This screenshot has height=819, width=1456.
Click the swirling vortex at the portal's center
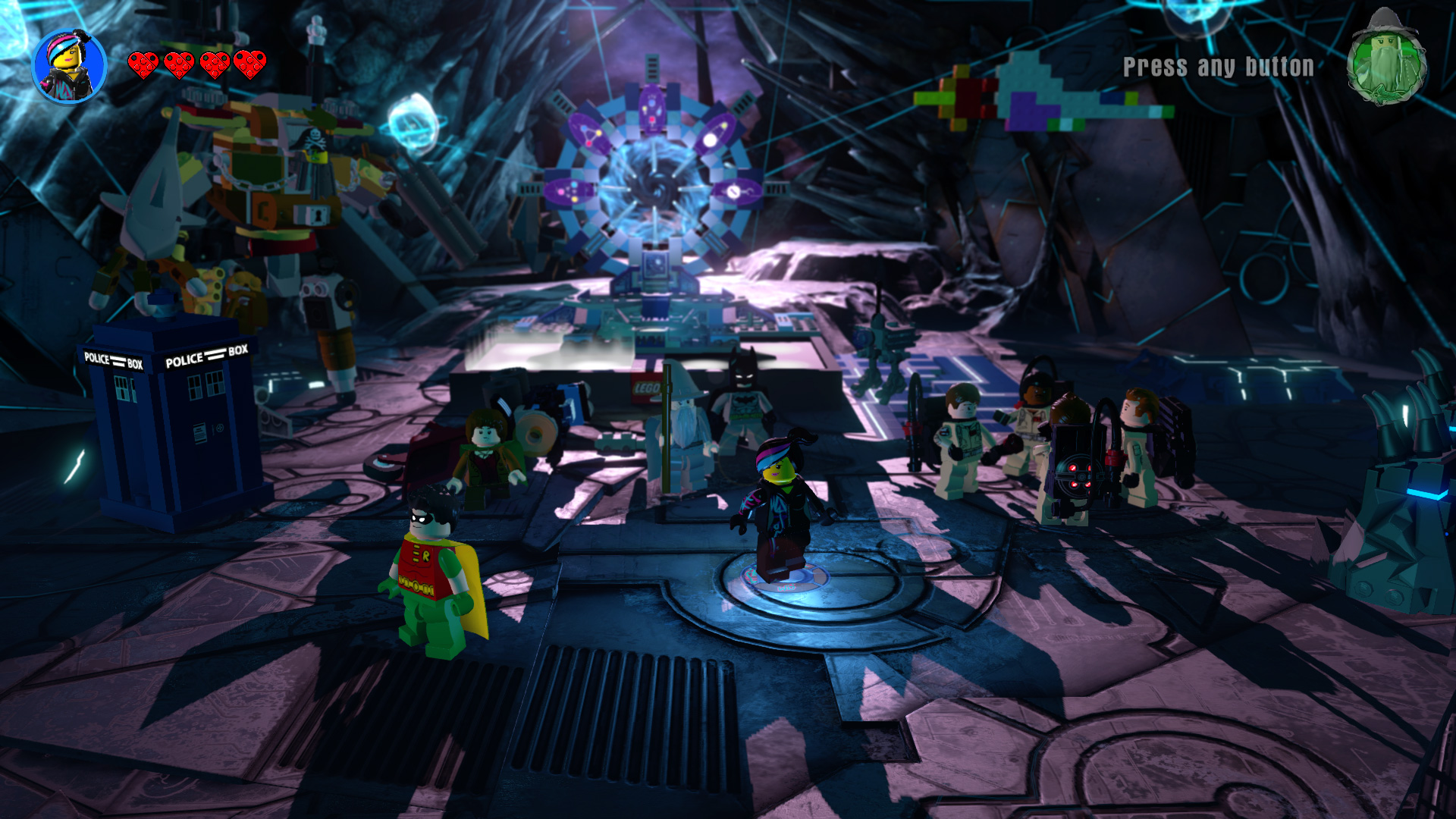(x=654, y=190)
